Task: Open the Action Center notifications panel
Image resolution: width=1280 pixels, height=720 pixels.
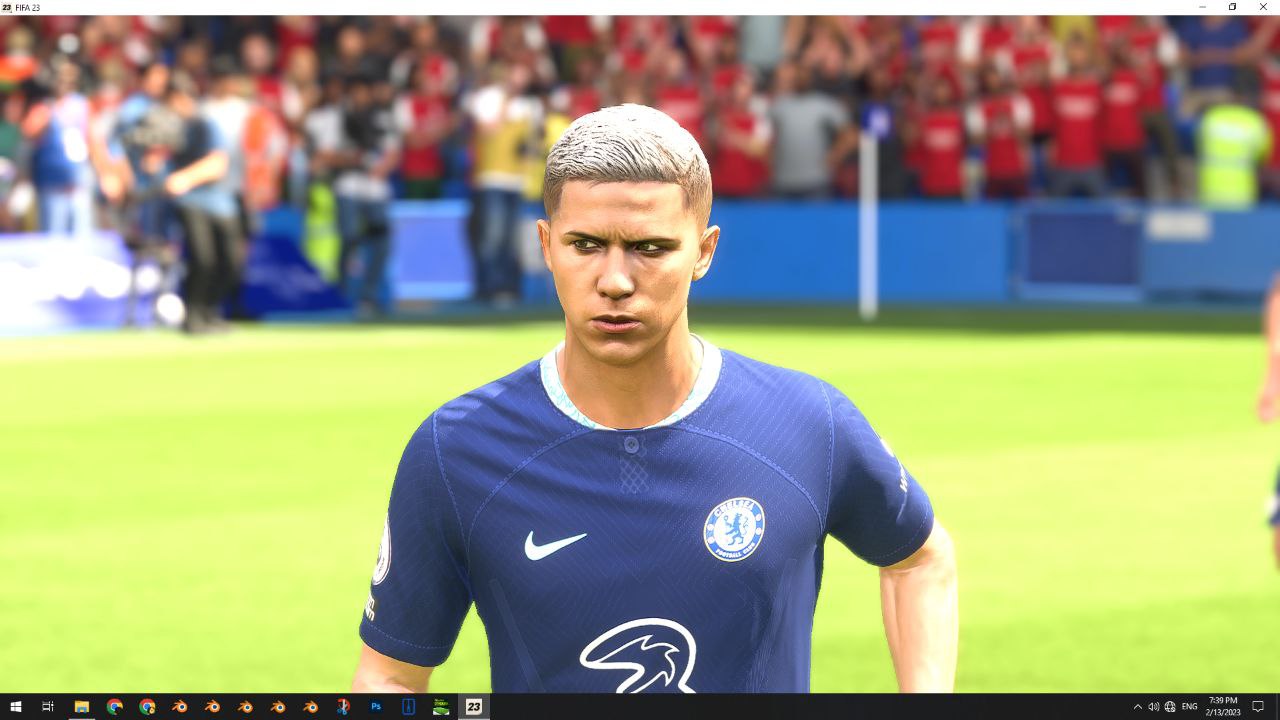Action: [x=1258, y=707]
